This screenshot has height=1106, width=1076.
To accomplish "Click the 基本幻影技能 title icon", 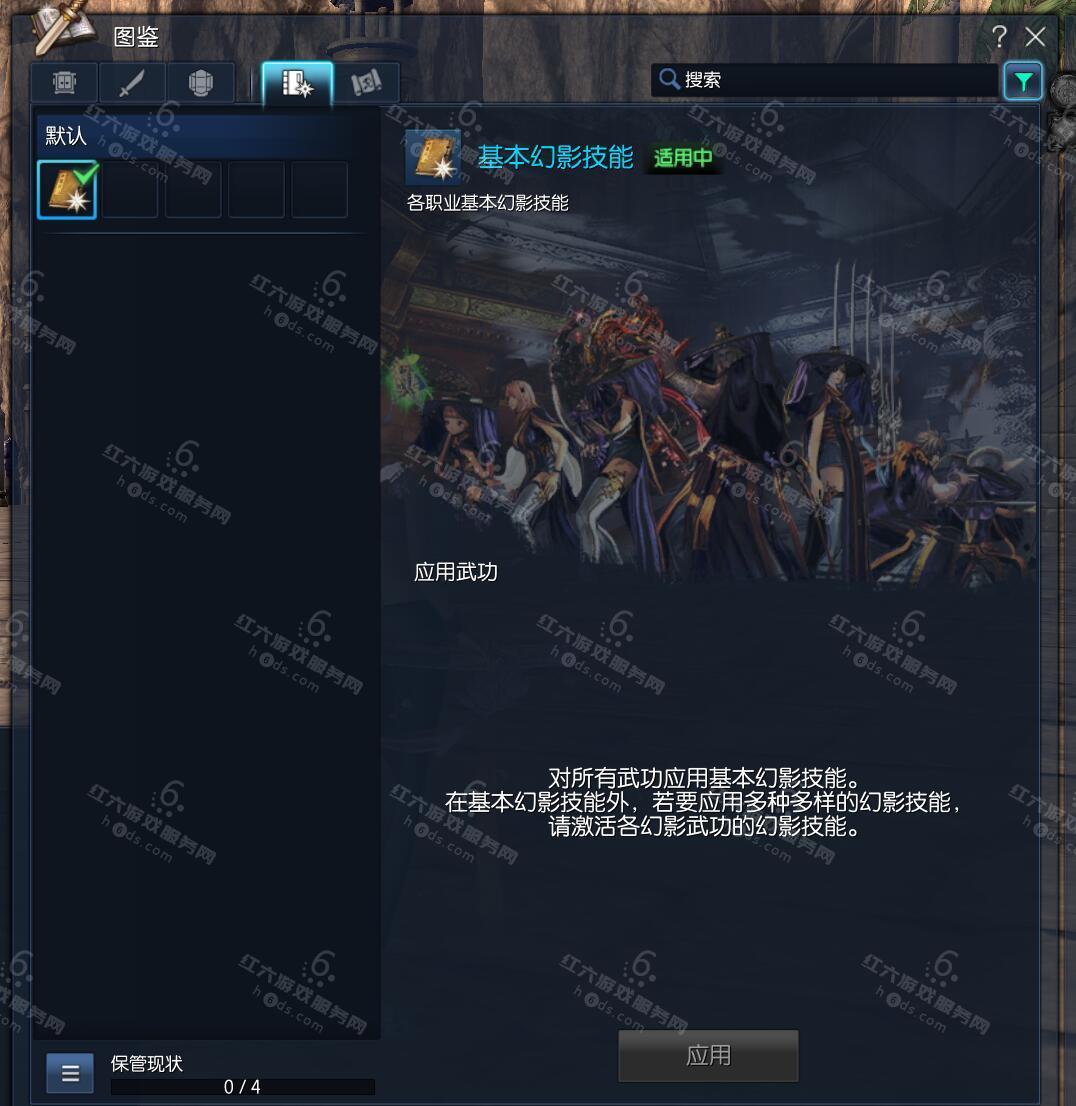I will pos(433,157).
